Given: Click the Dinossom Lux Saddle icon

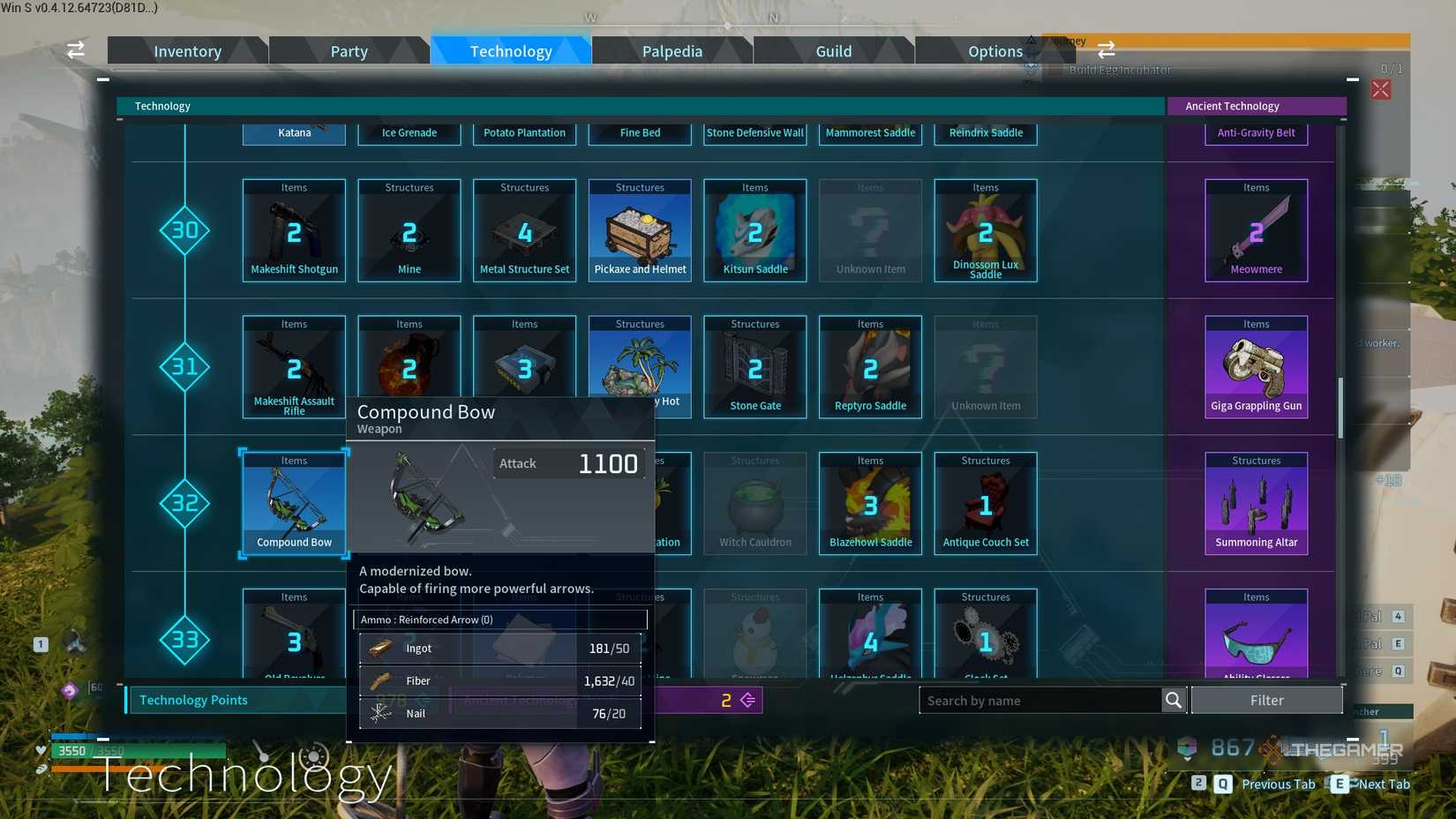Looking at the screenshot, I should click(985, 229).
